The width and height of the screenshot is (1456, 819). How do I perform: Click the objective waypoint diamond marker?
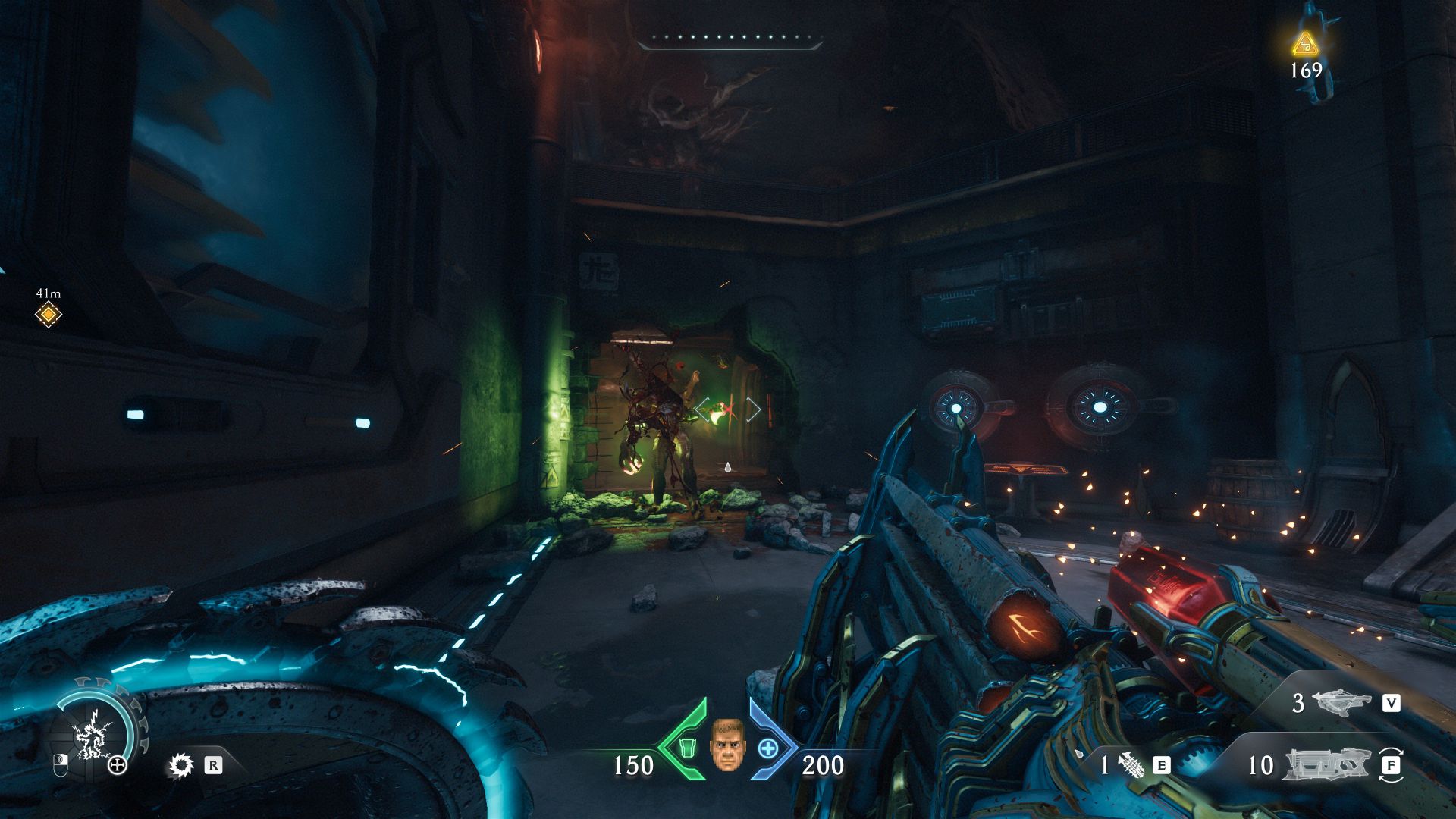(x=48, y=314)
